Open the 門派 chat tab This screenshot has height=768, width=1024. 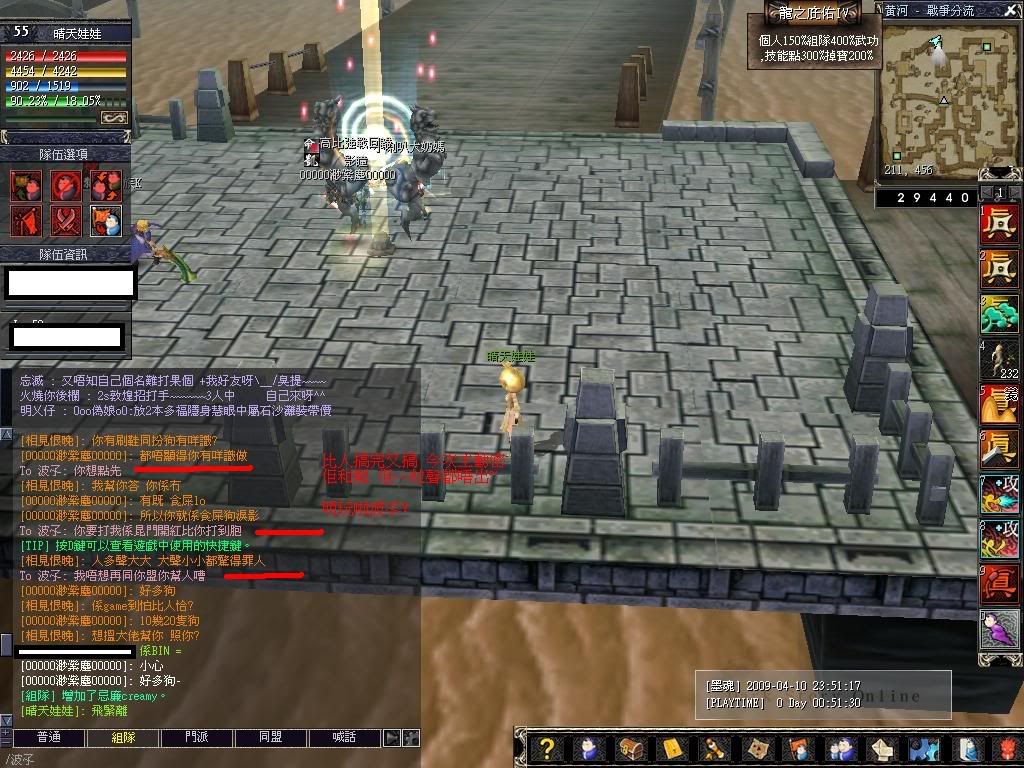[x=197, y=737]
